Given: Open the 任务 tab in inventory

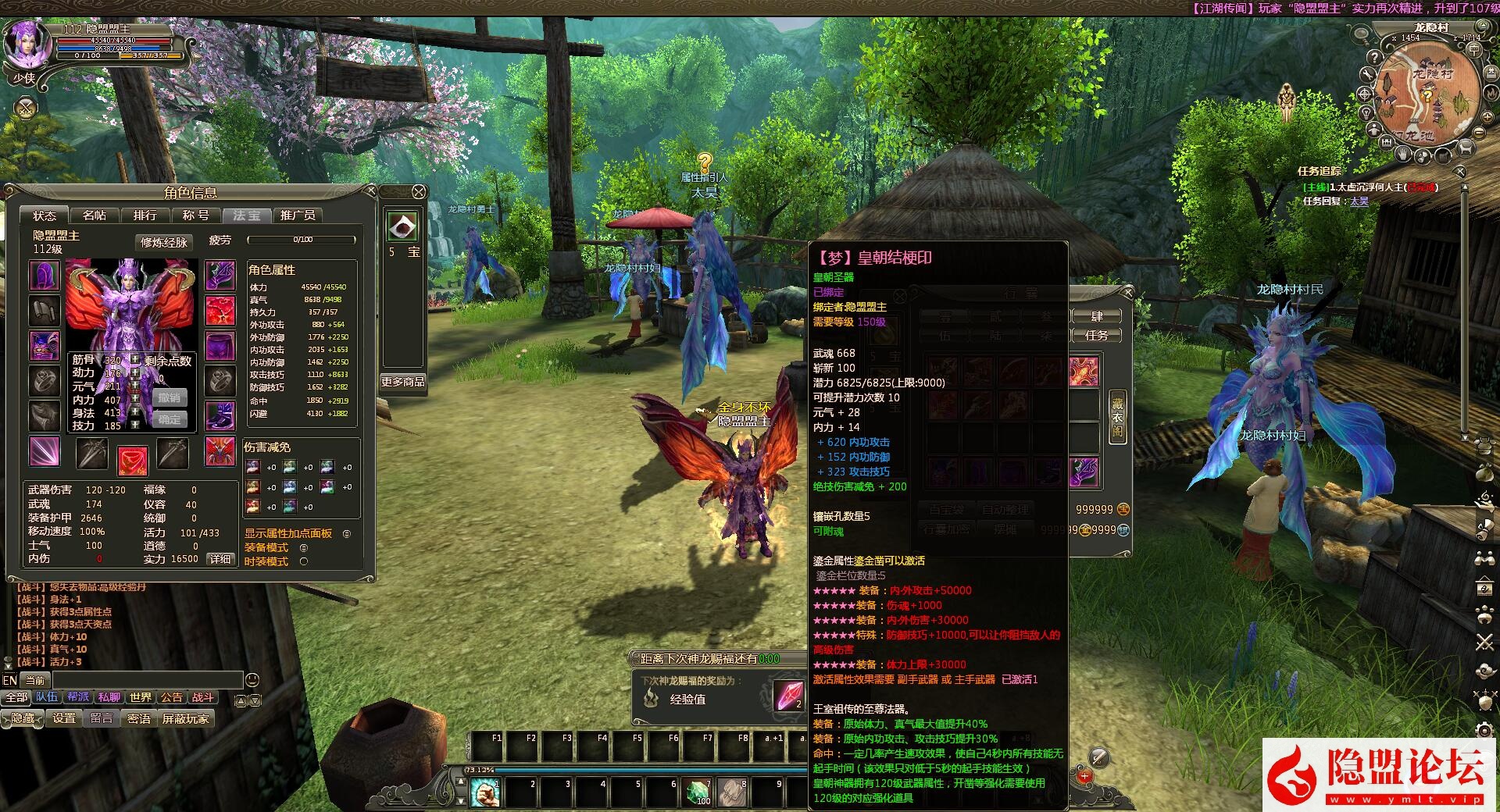Looking at the screenshot, I should 1096,336.
